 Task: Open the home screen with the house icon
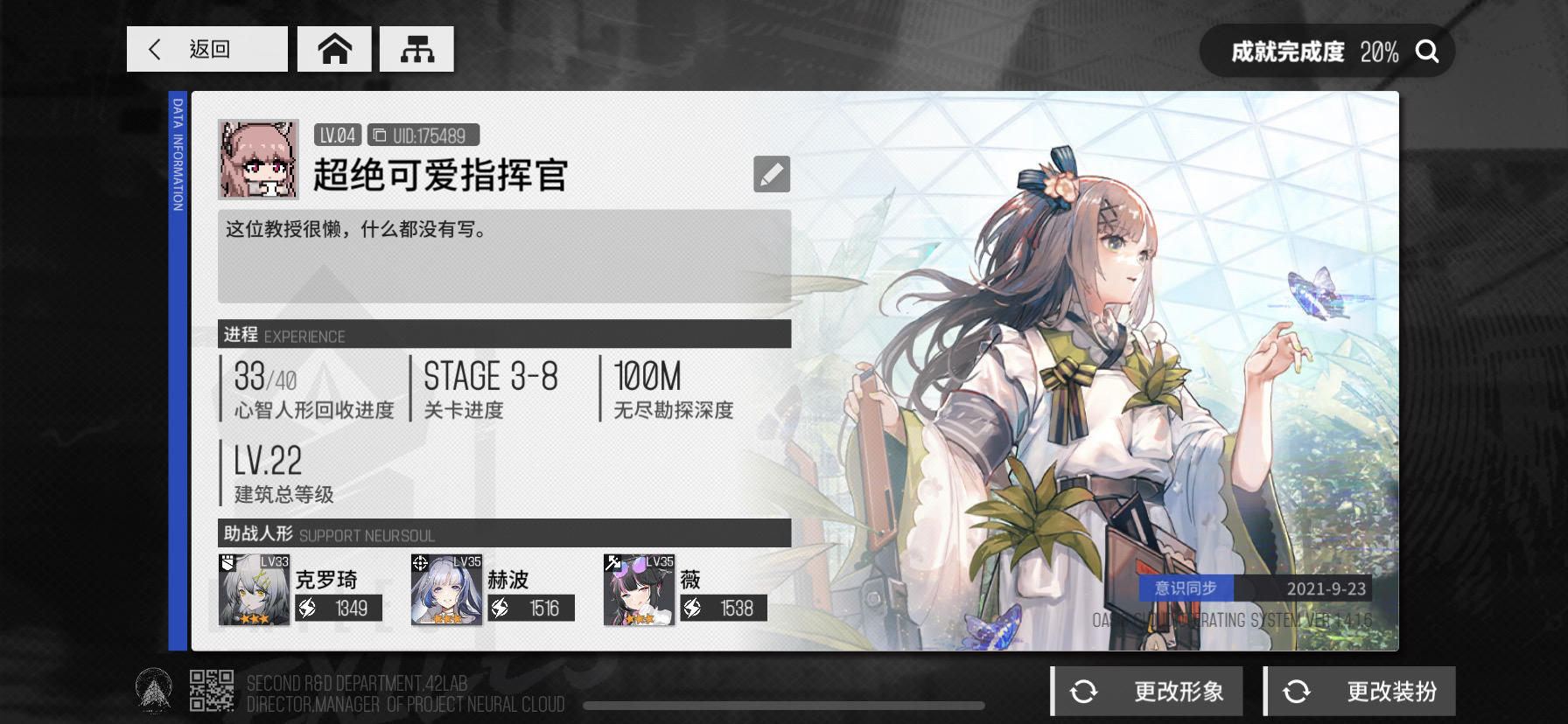pyautogui.click(x=335, y=49)
